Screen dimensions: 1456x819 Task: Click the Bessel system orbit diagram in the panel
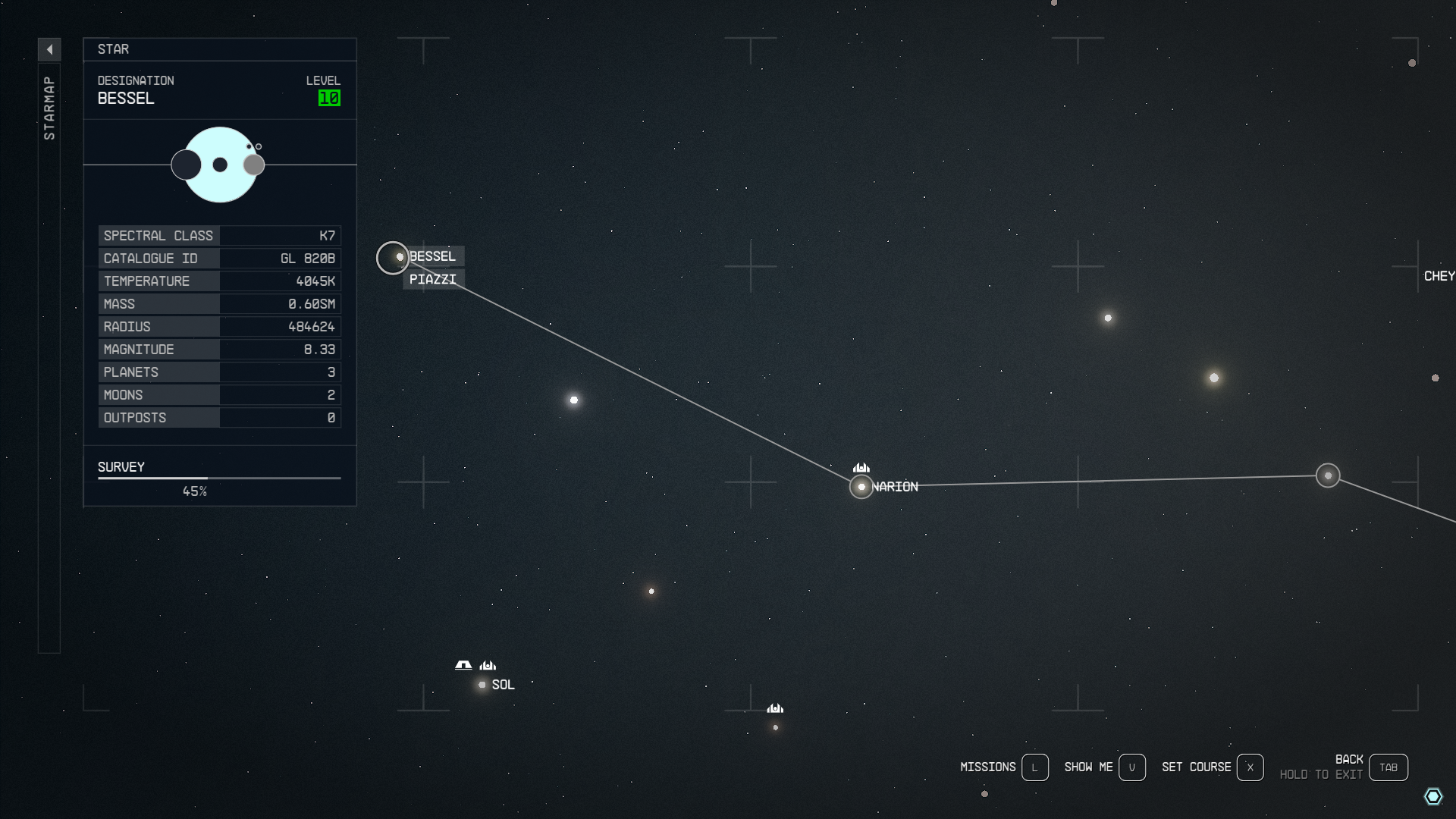pos(219,165)
